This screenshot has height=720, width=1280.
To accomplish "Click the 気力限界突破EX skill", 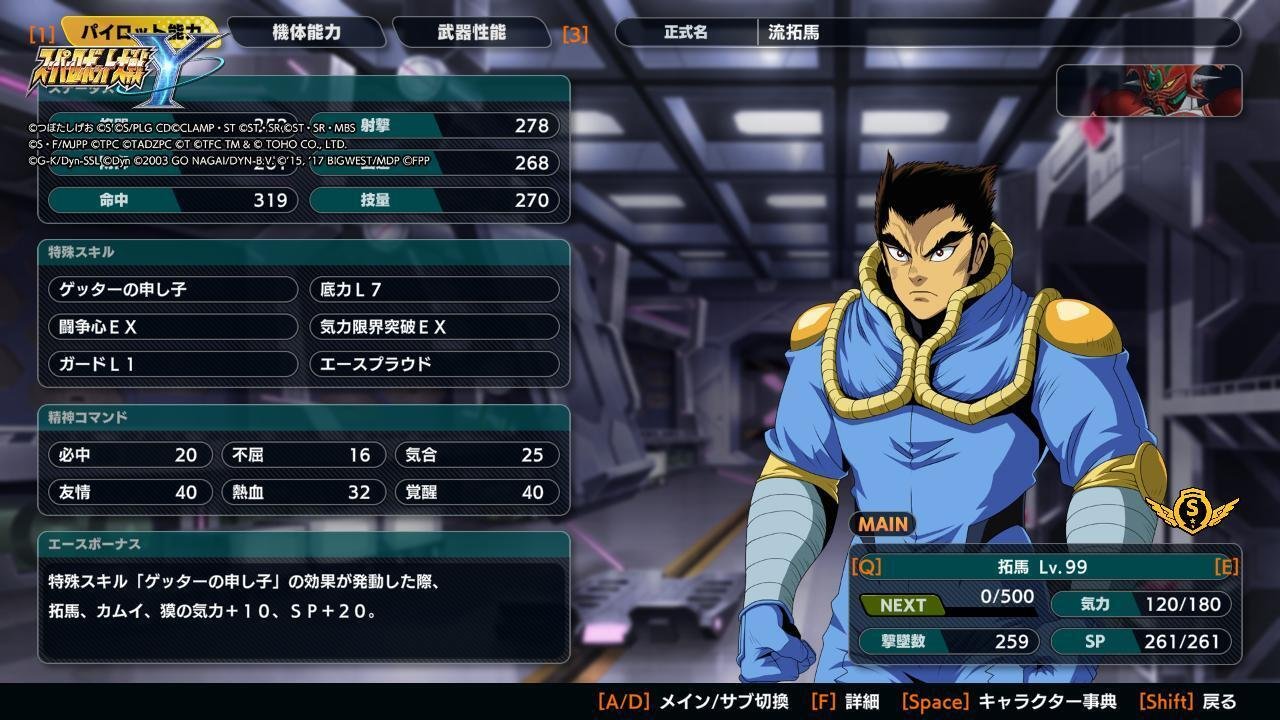I will 434,327.
